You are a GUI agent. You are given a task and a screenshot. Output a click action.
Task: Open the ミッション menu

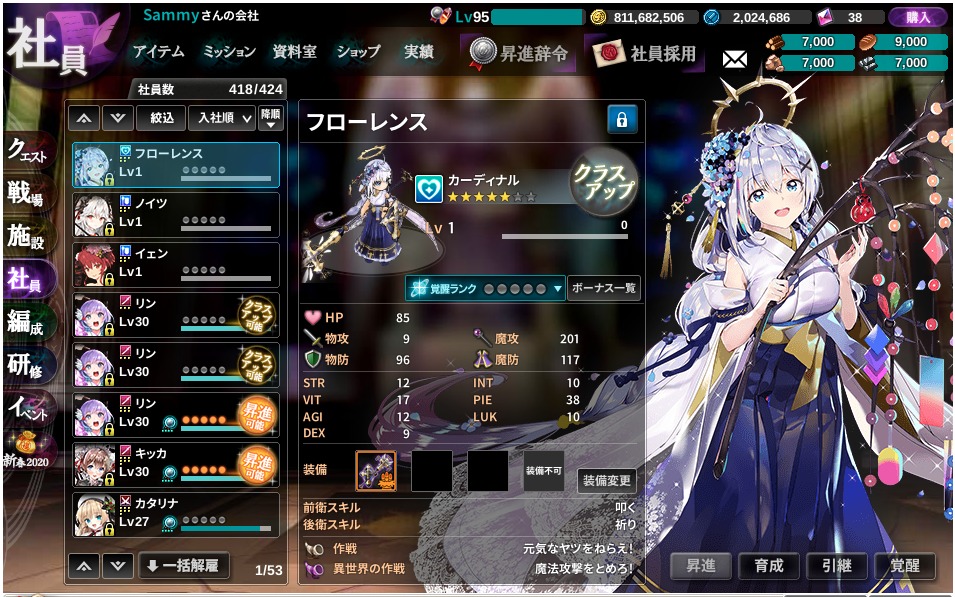pos(229,52)
